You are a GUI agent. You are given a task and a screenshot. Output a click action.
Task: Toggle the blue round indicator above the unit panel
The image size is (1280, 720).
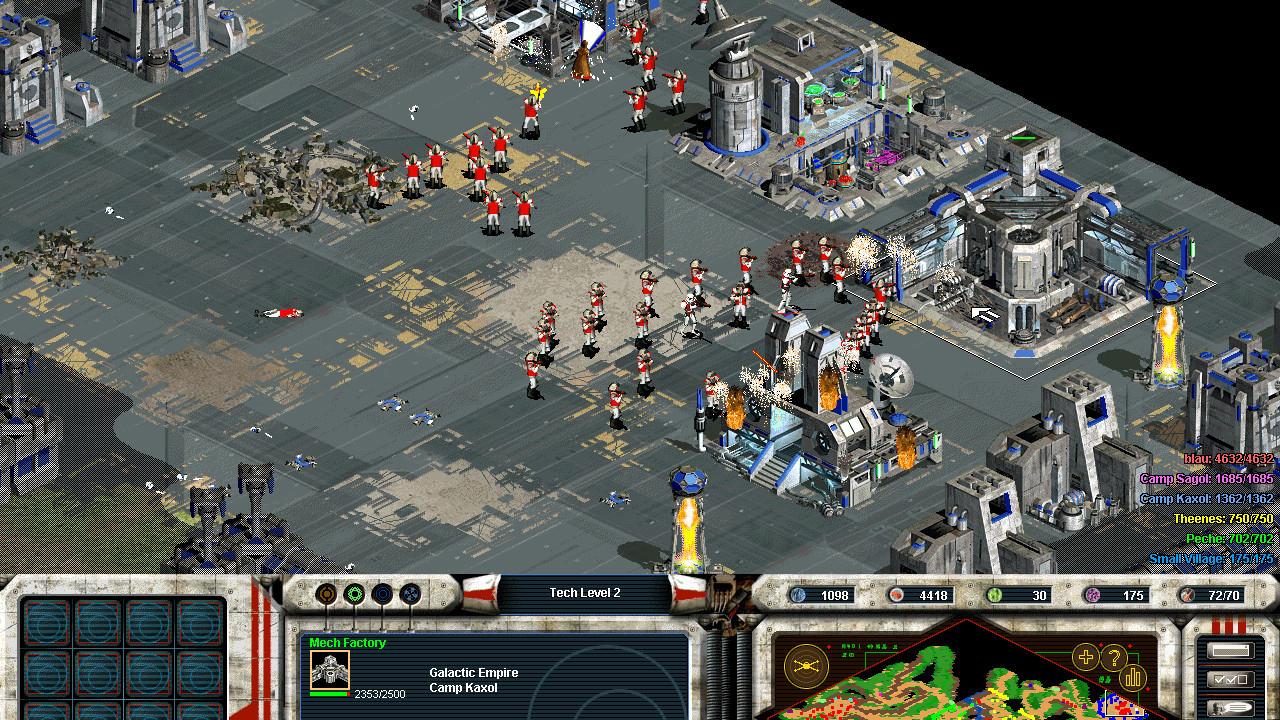pyautogui.click(x=383, y=593)
